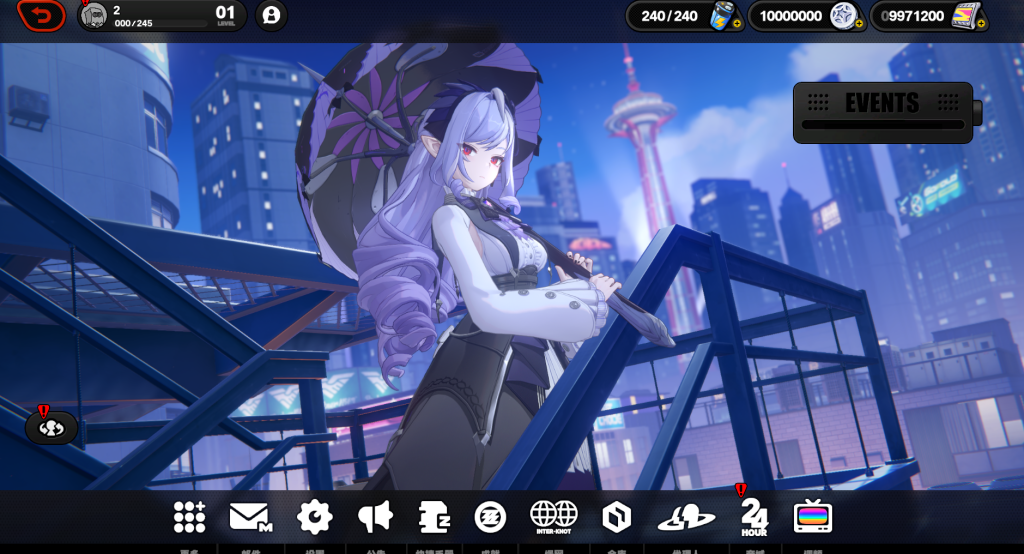The width and height of the screenshot is (1024, 554).
Task: Open the handbook icon marked with Z
Action: coord(434,516)
